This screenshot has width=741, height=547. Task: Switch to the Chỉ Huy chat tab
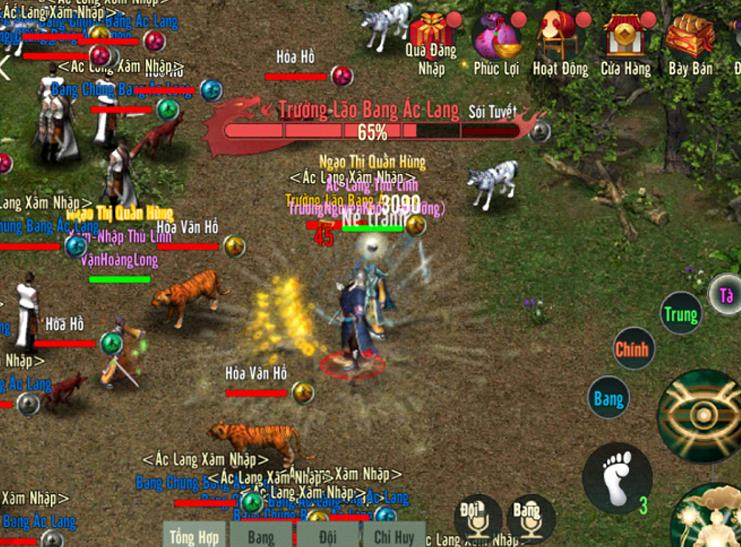coord(393,536)
